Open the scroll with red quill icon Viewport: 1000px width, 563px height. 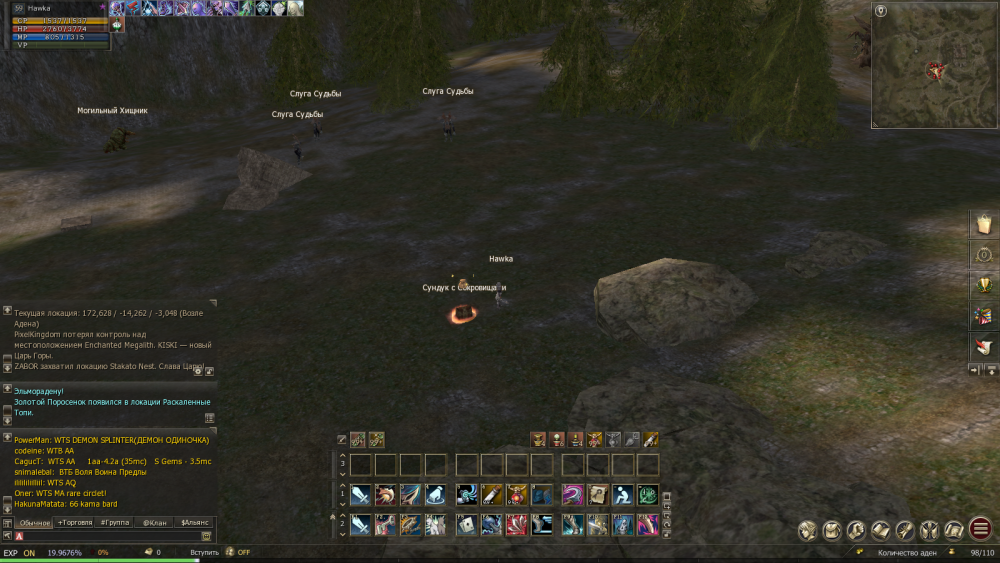(983, 347)
